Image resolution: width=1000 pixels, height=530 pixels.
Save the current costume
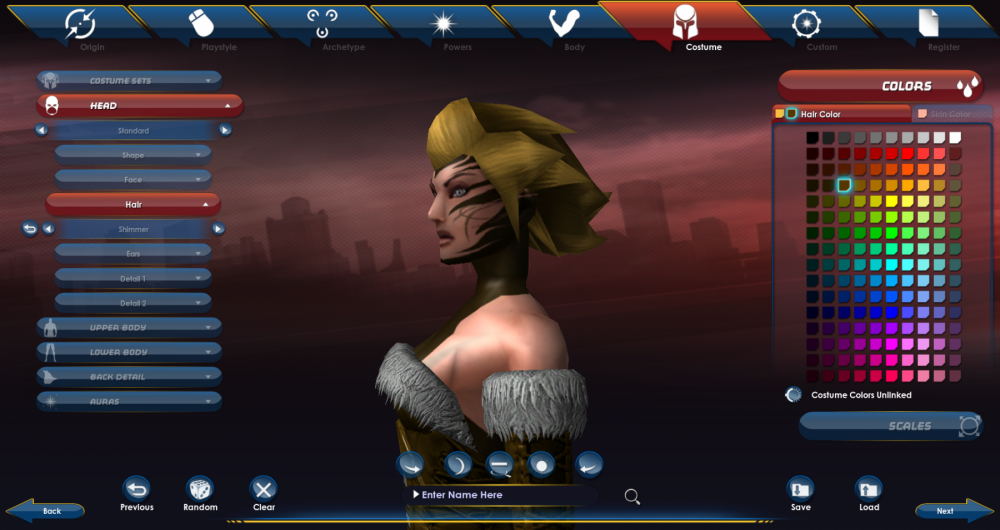tap(800, 489)
